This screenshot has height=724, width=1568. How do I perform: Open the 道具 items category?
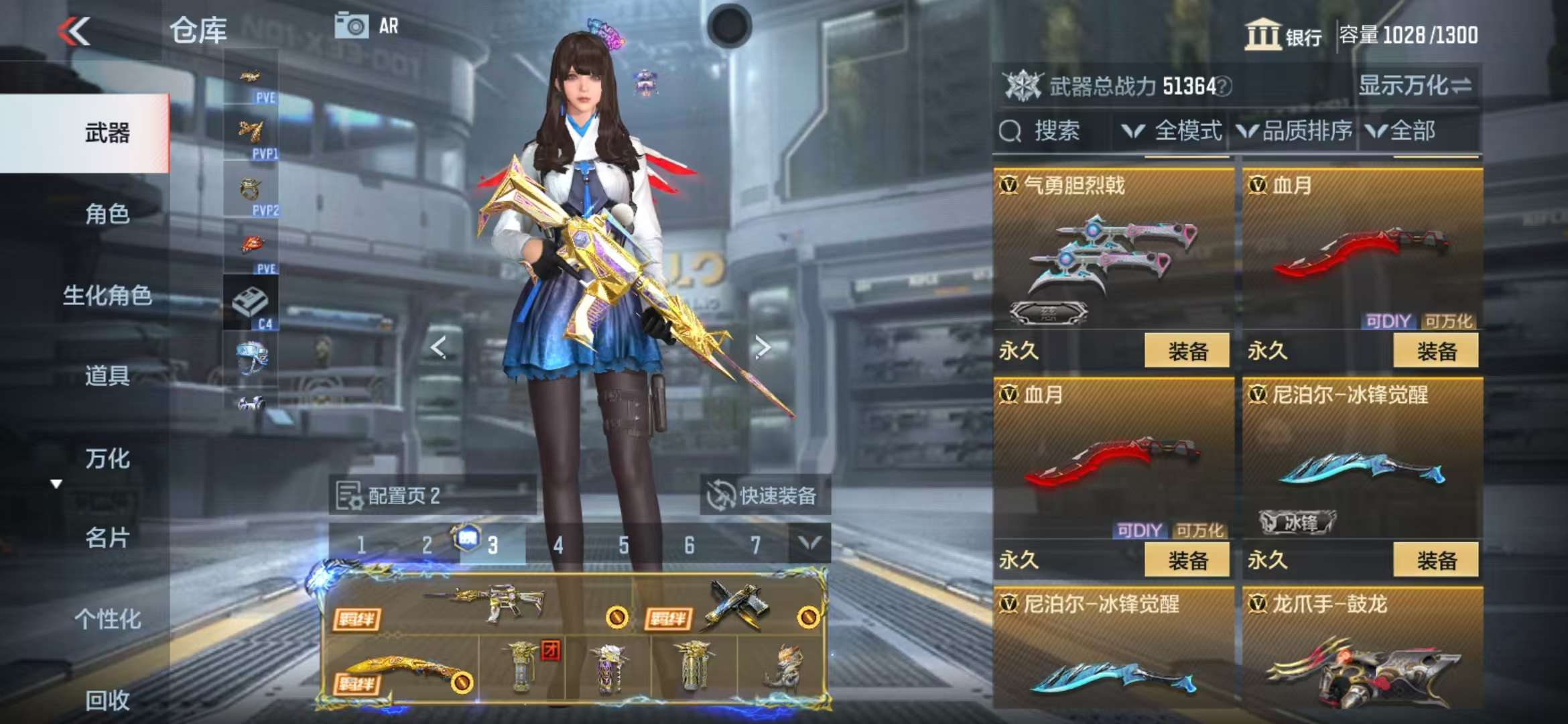coord(107,375)
